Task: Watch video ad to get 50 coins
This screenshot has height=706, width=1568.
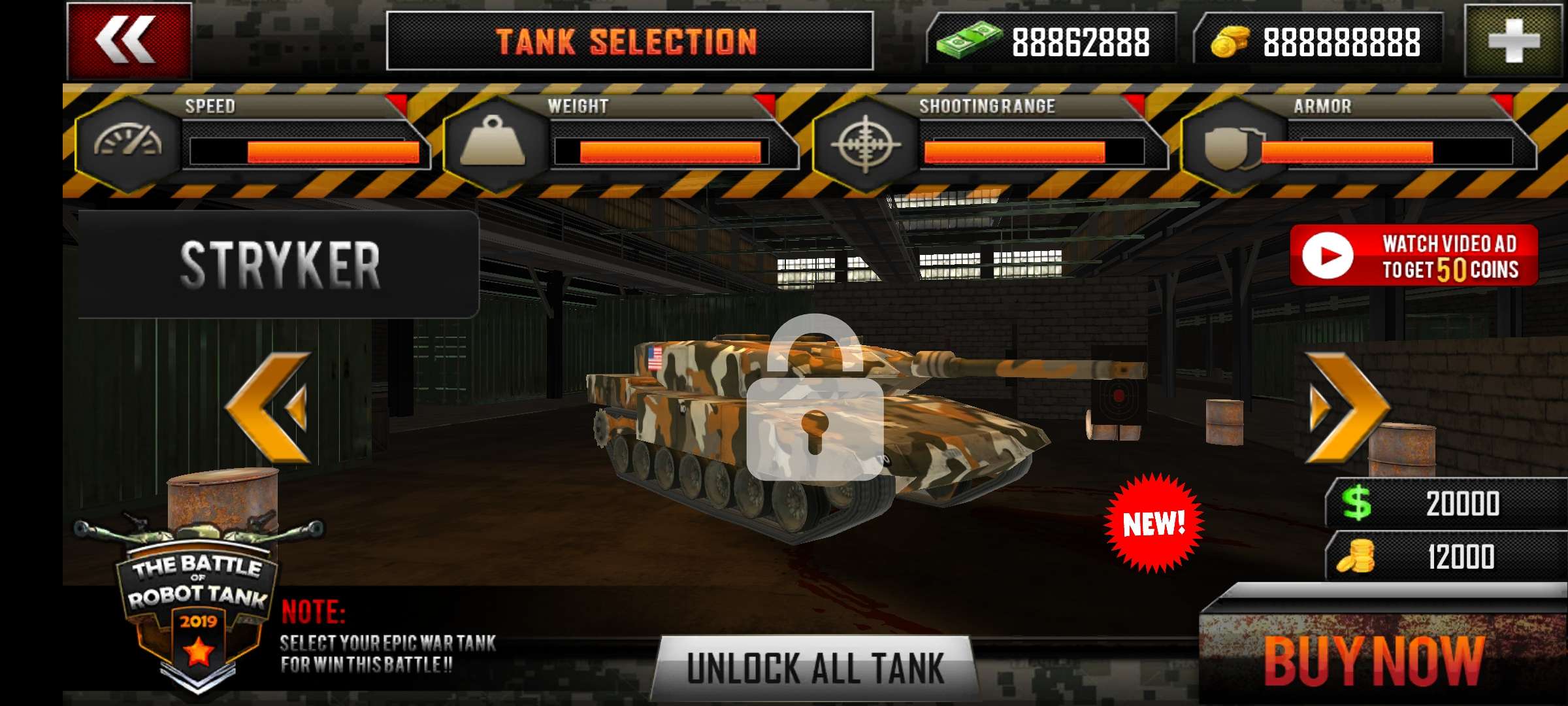Action: [x=1413, y=256]
